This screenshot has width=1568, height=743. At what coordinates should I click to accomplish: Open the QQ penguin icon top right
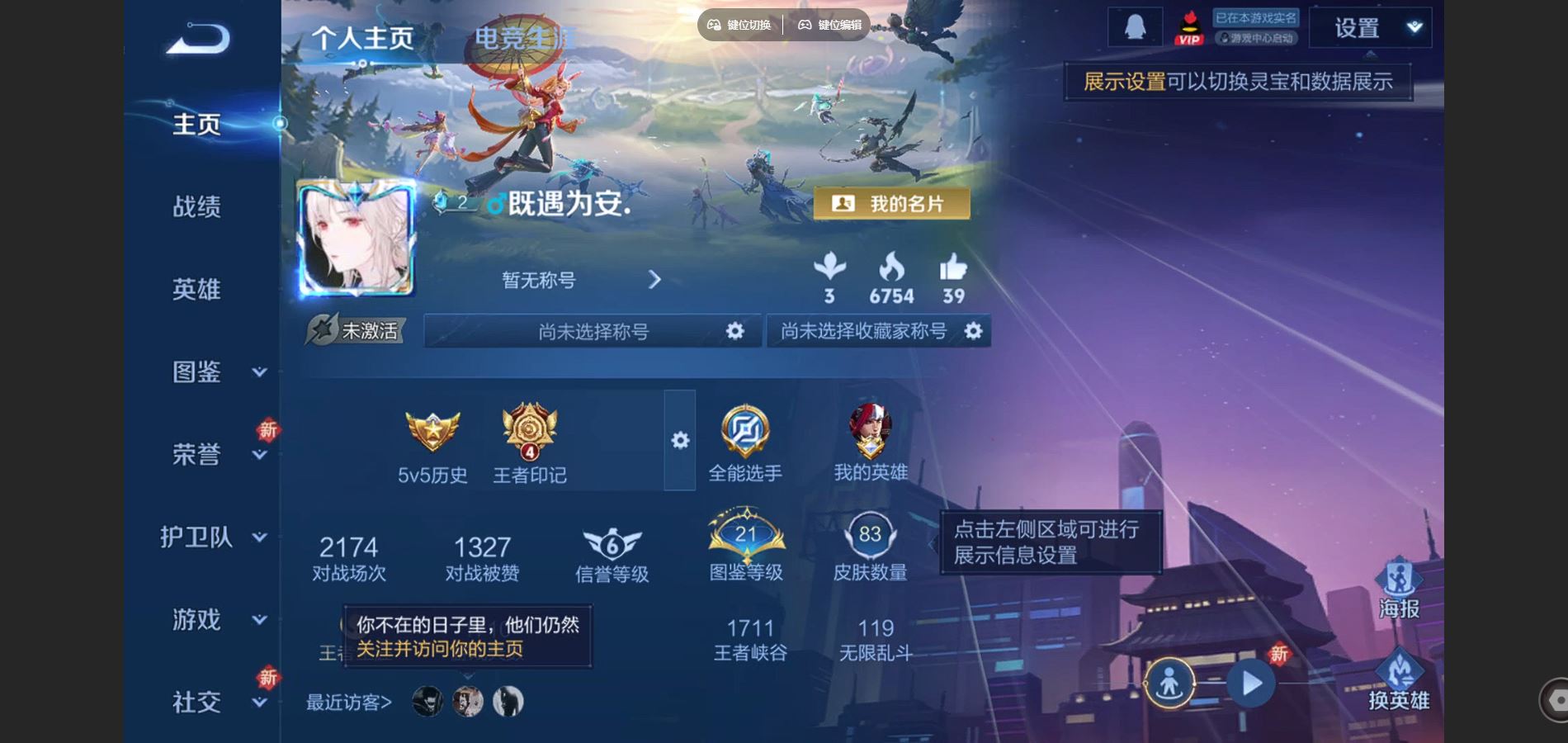coord(1135,25)
